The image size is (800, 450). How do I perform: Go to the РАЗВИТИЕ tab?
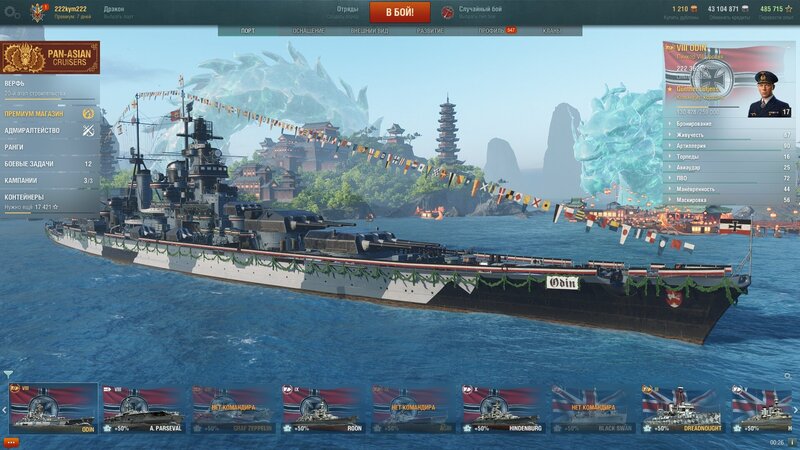click(x=431, y=31)
